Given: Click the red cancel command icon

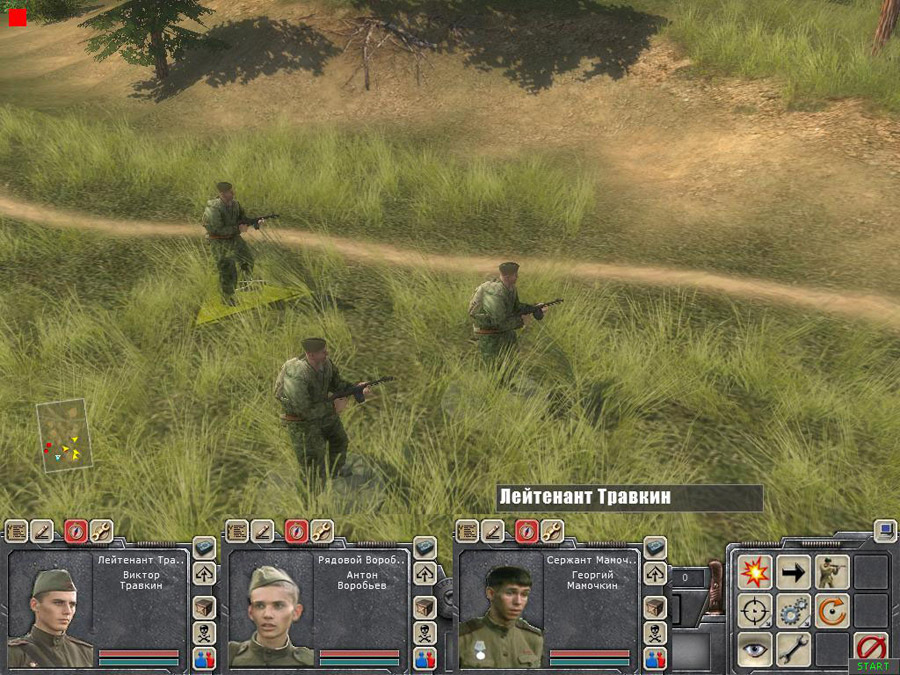Looking at the screenshot, I should (x=871, y=646).
